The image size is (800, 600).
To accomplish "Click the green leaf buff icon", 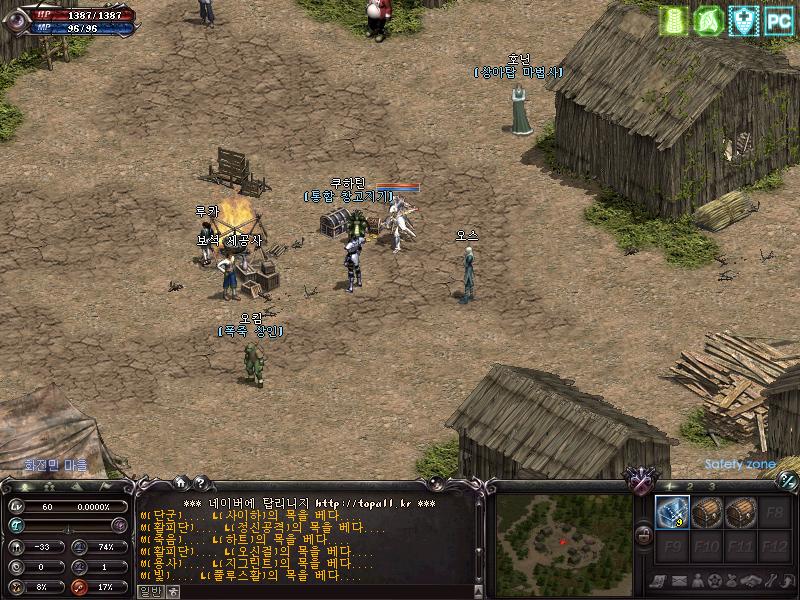I will [708, 20].
